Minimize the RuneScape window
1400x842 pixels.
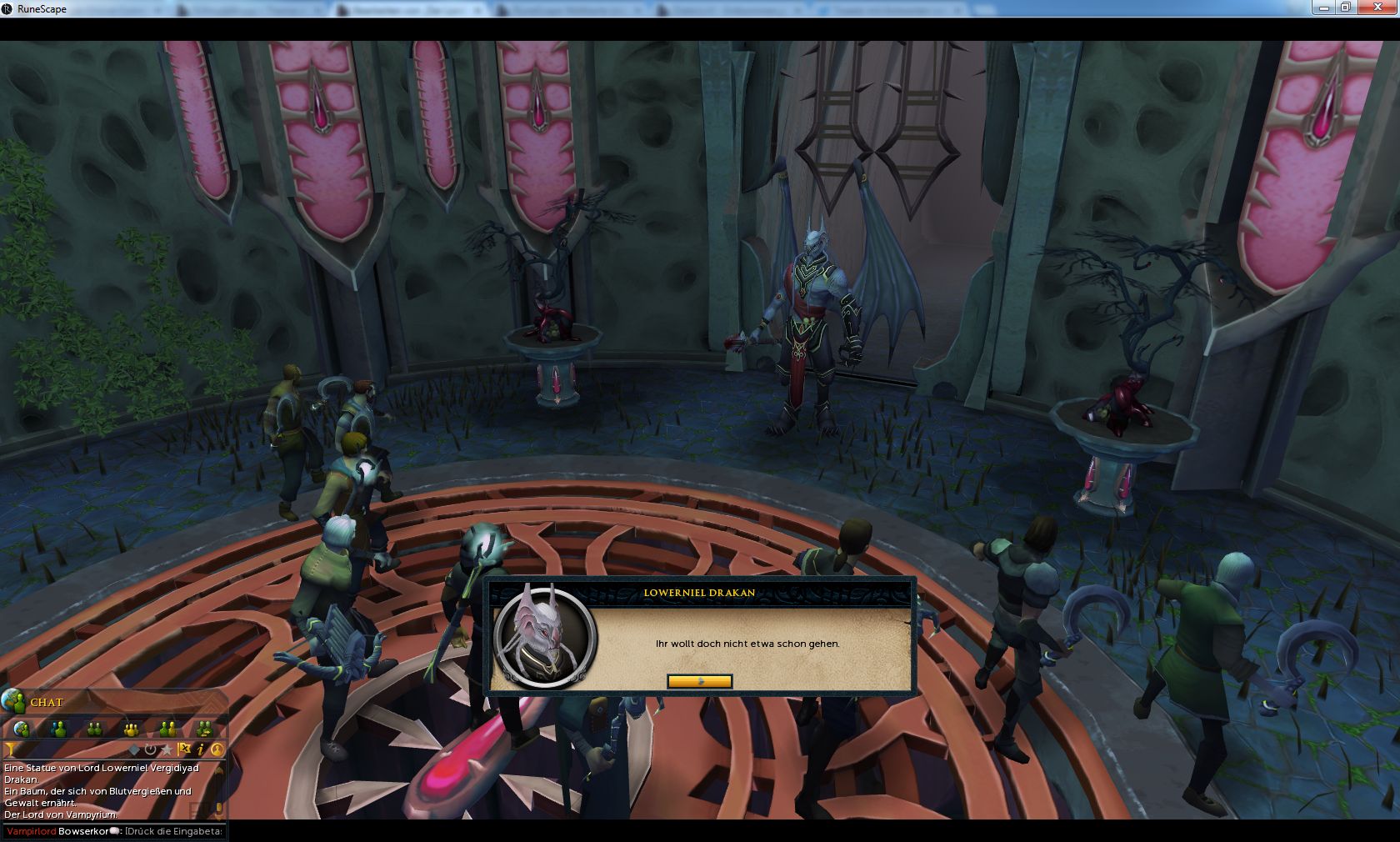[1323, 8]
